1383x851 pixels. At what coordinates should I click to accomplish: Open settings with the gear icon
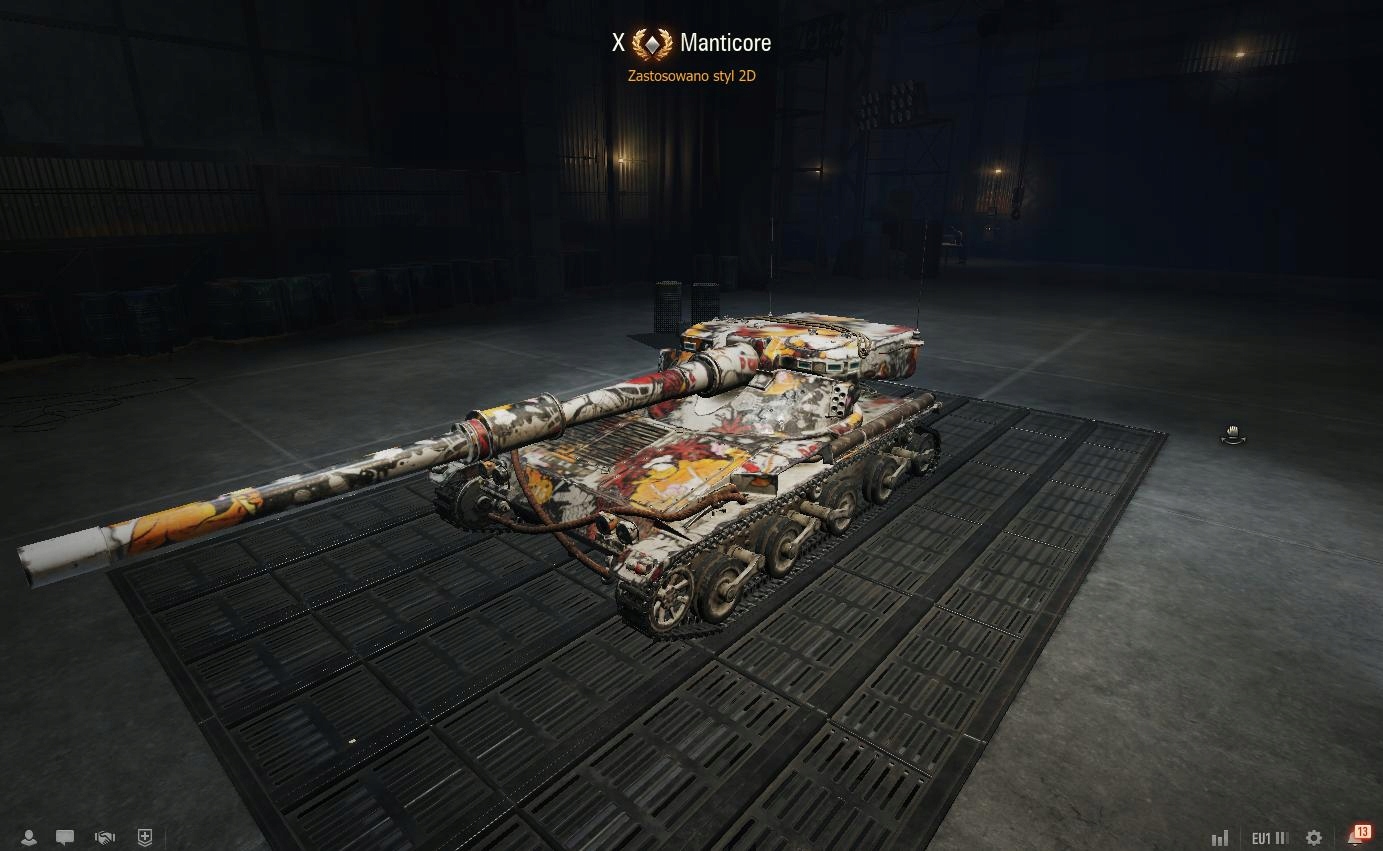(x=1314, y=838)
